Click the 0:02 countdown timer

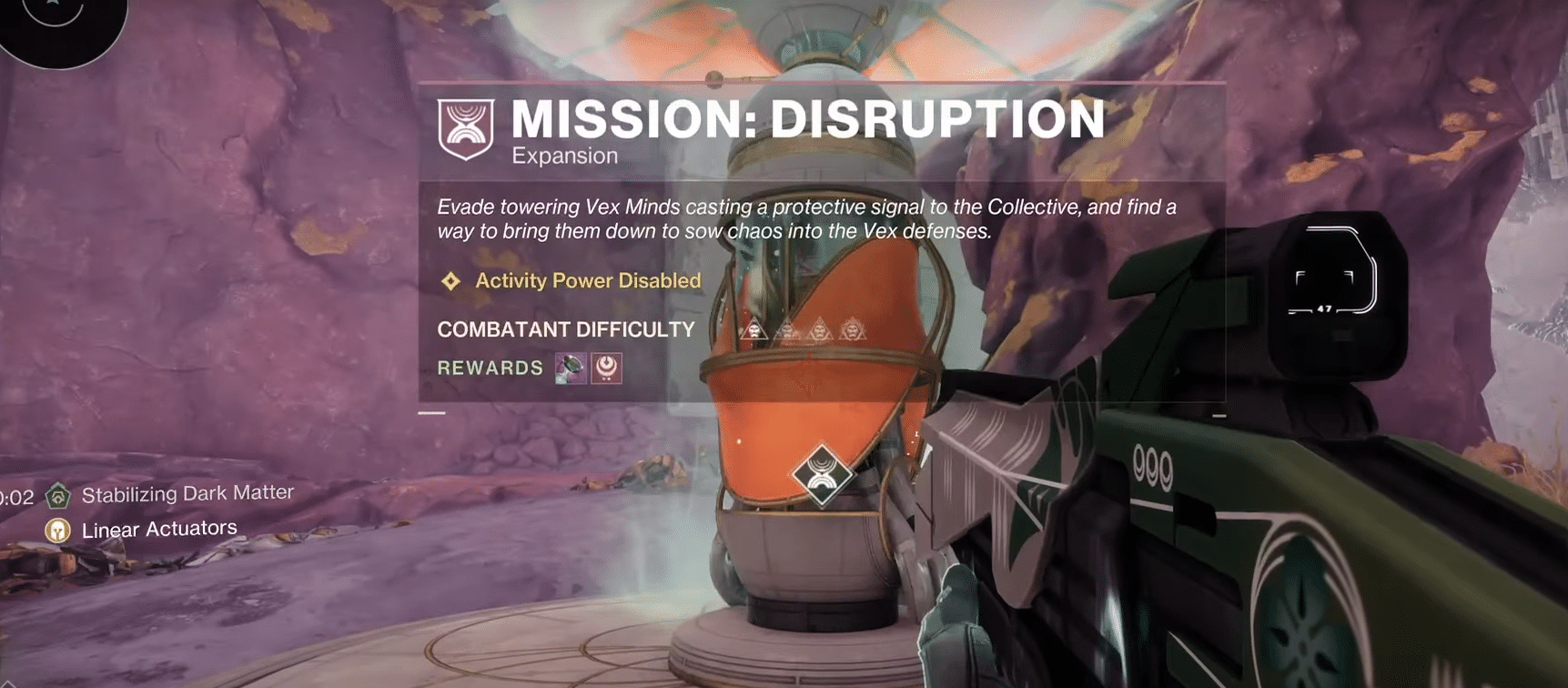pos(15,497)
